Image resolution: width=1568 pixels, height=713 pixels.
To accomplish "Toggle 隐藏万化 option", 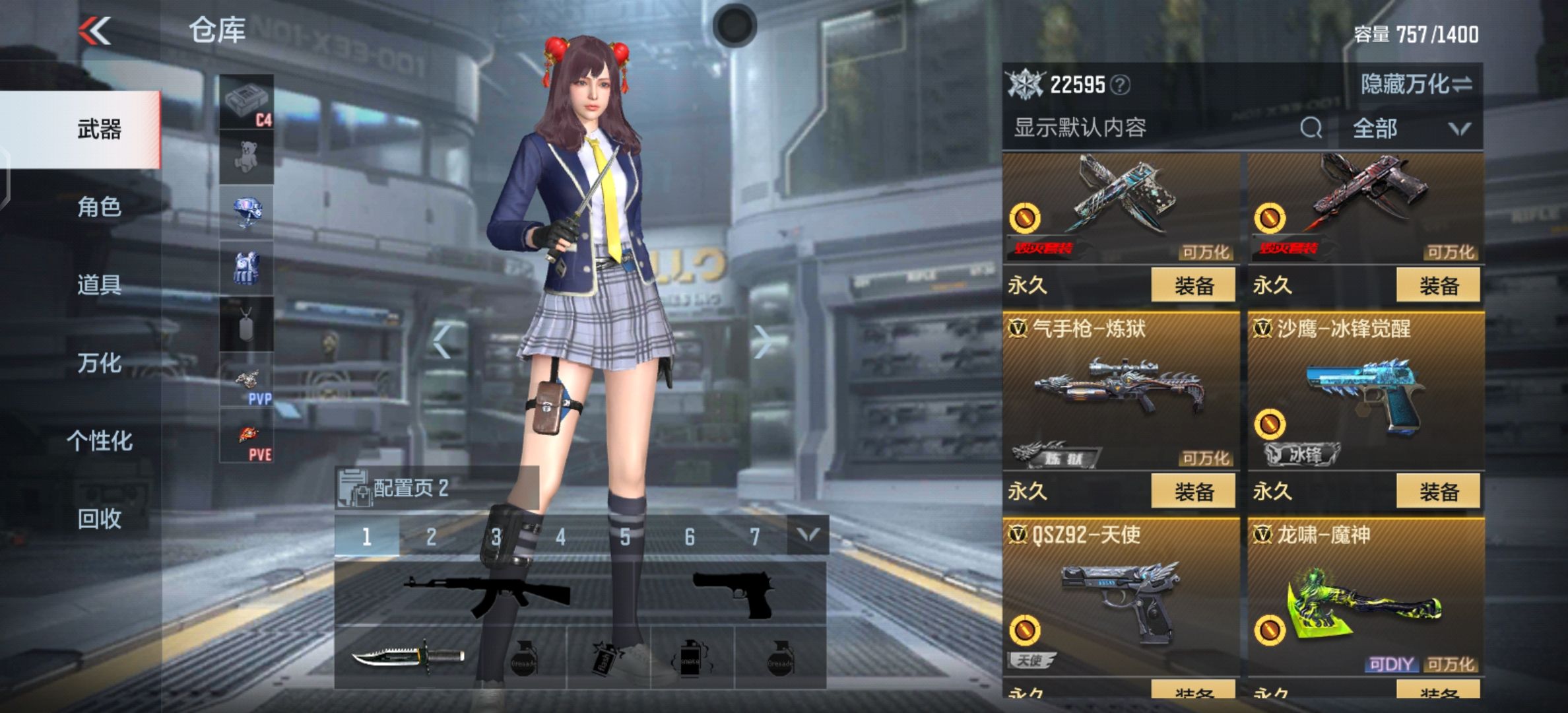I will tap(1416, 85).
